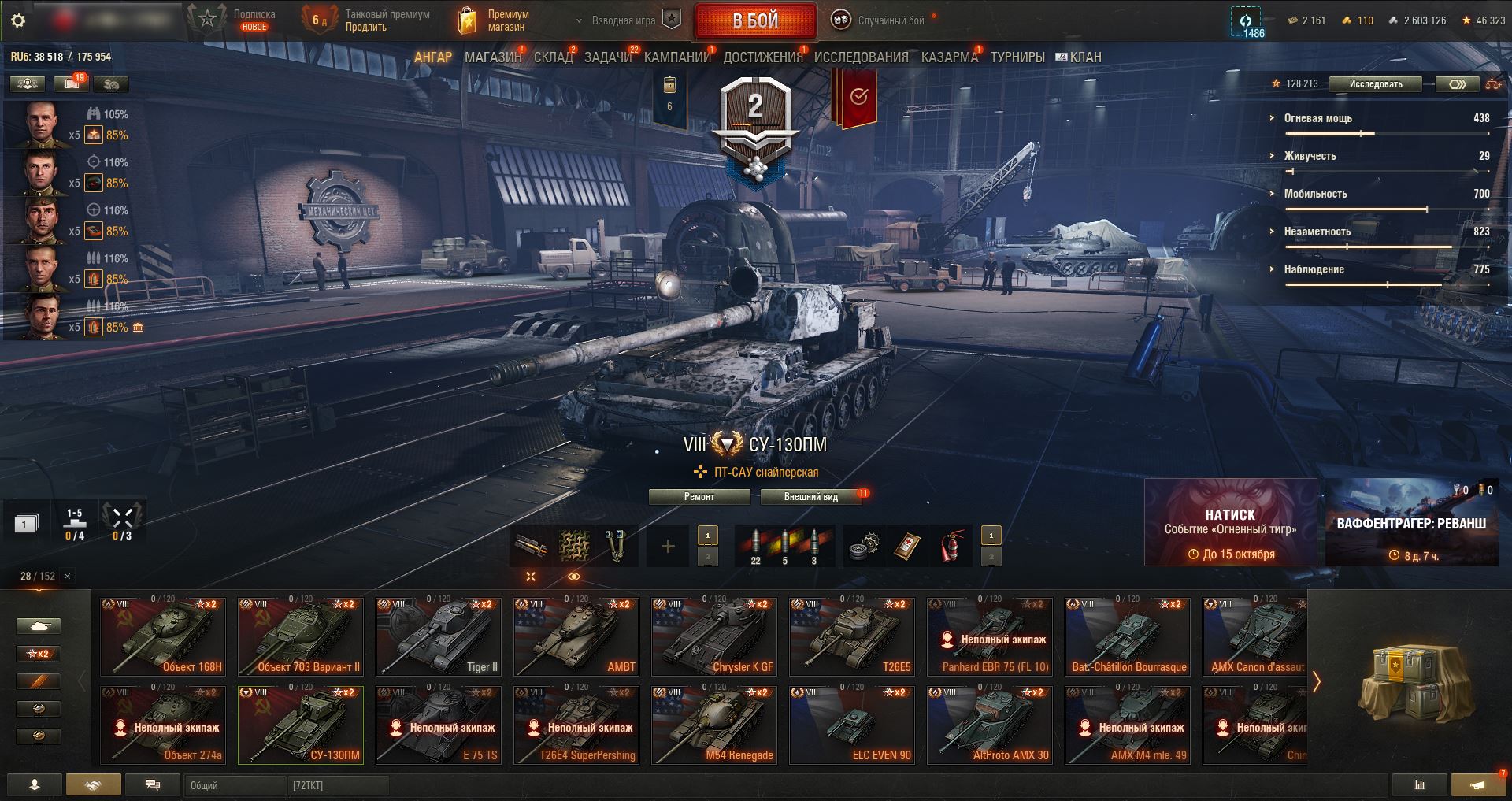
Task: Click the Ремонт button
Action: [x=699, y=497]
